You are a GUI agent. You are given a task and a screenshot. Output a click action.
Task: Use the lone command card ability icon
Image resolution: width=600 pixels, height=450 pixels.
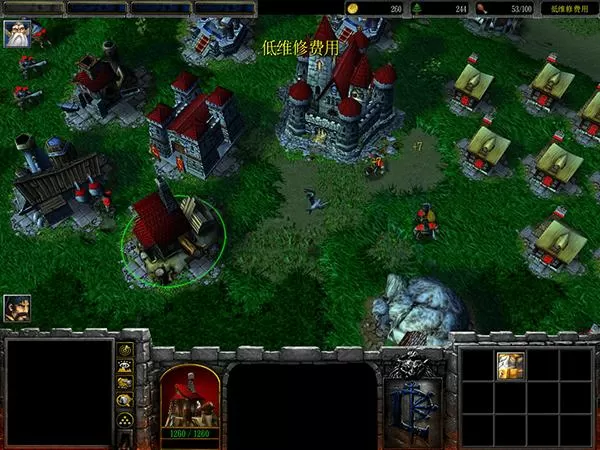pos(510,366)
